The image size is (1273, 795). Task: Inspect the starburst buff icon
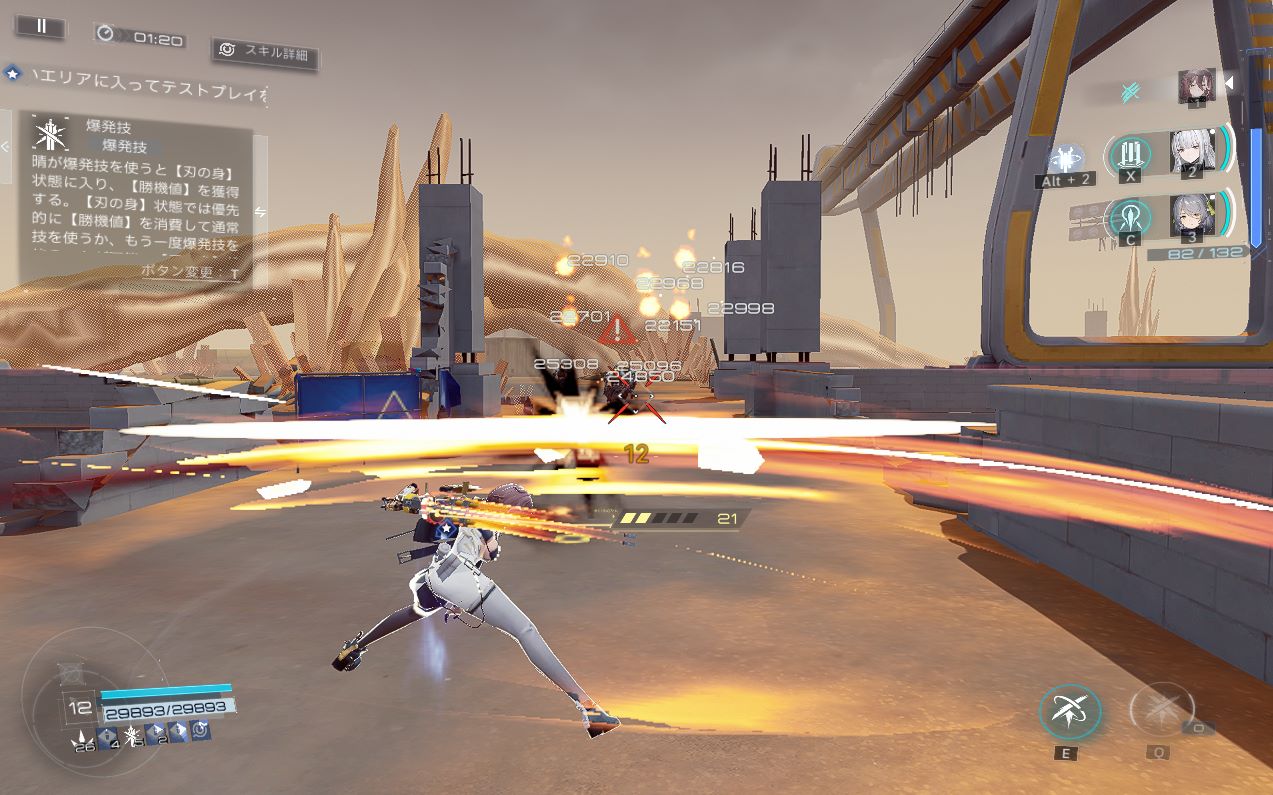click(x=131, y=734)
